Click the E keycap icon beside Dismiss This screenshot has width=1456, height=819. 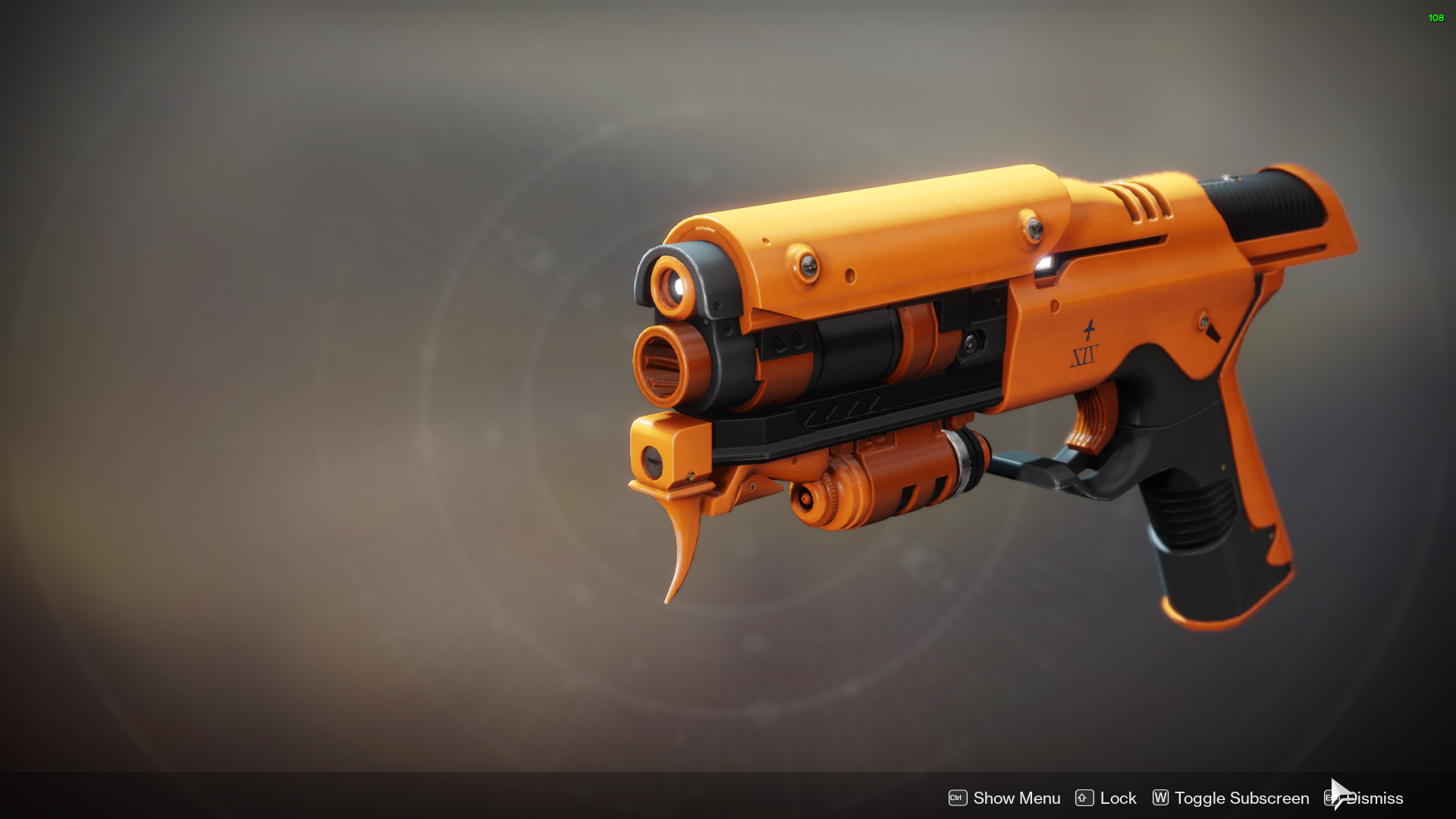point(1329,798)
